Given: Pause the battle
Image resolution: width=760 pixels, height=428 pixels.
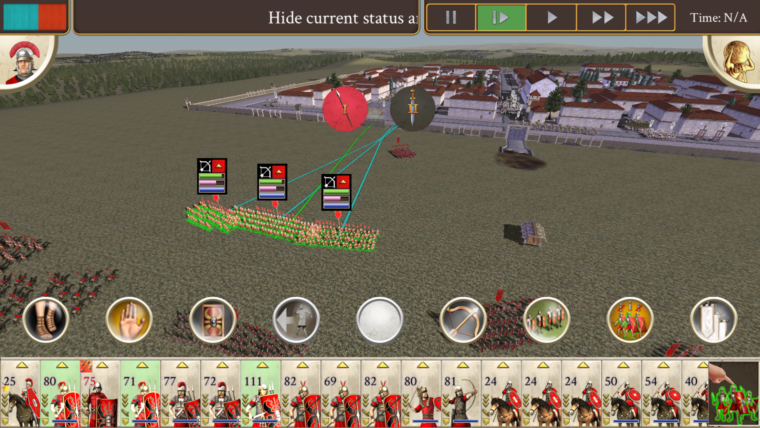Looking at the screenshot, I should (x=451, y=17).
